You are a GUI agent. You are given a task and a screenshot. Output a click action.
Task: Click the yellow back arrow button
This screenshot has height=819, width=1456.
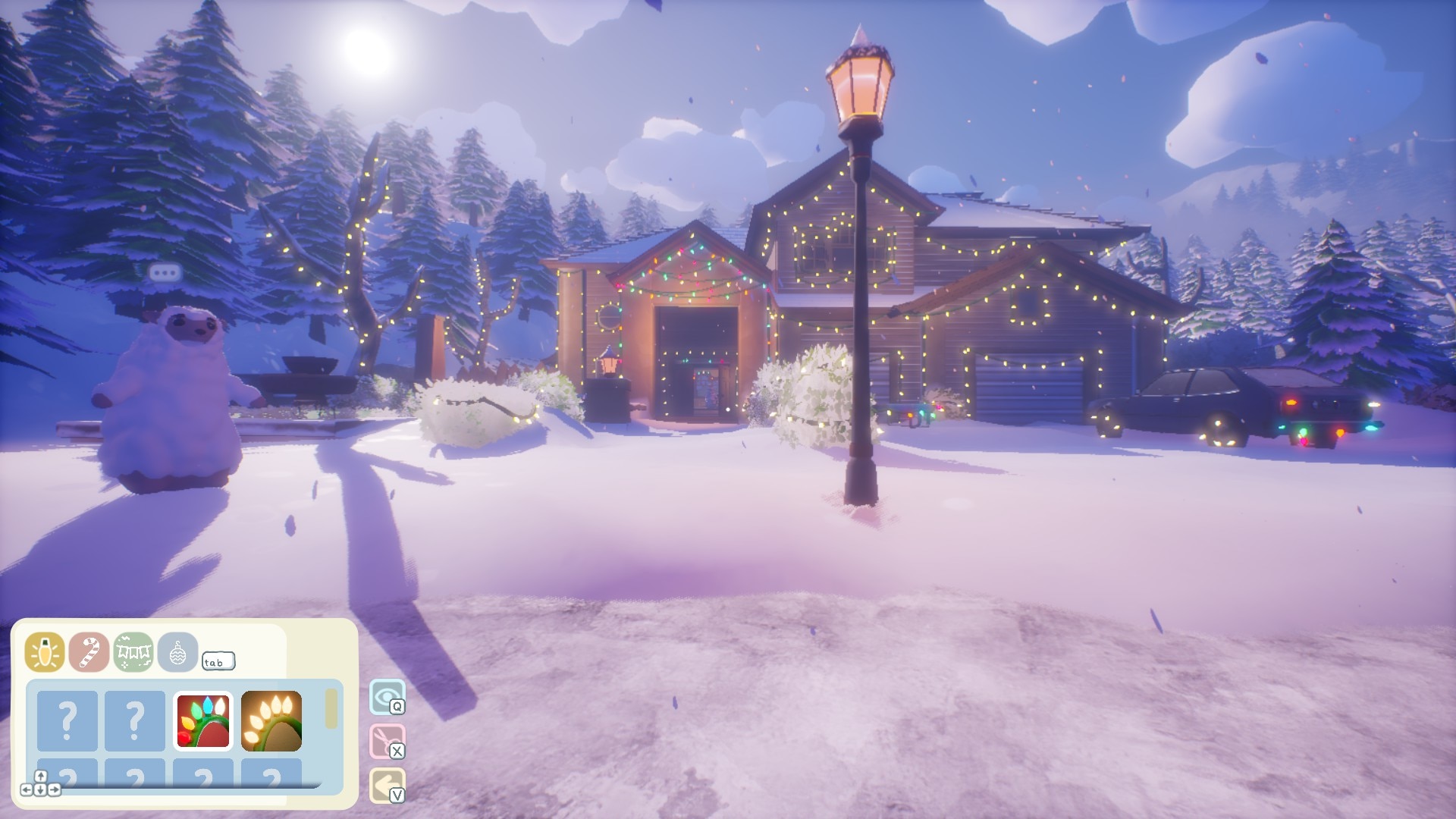click(x=387, y=785)
